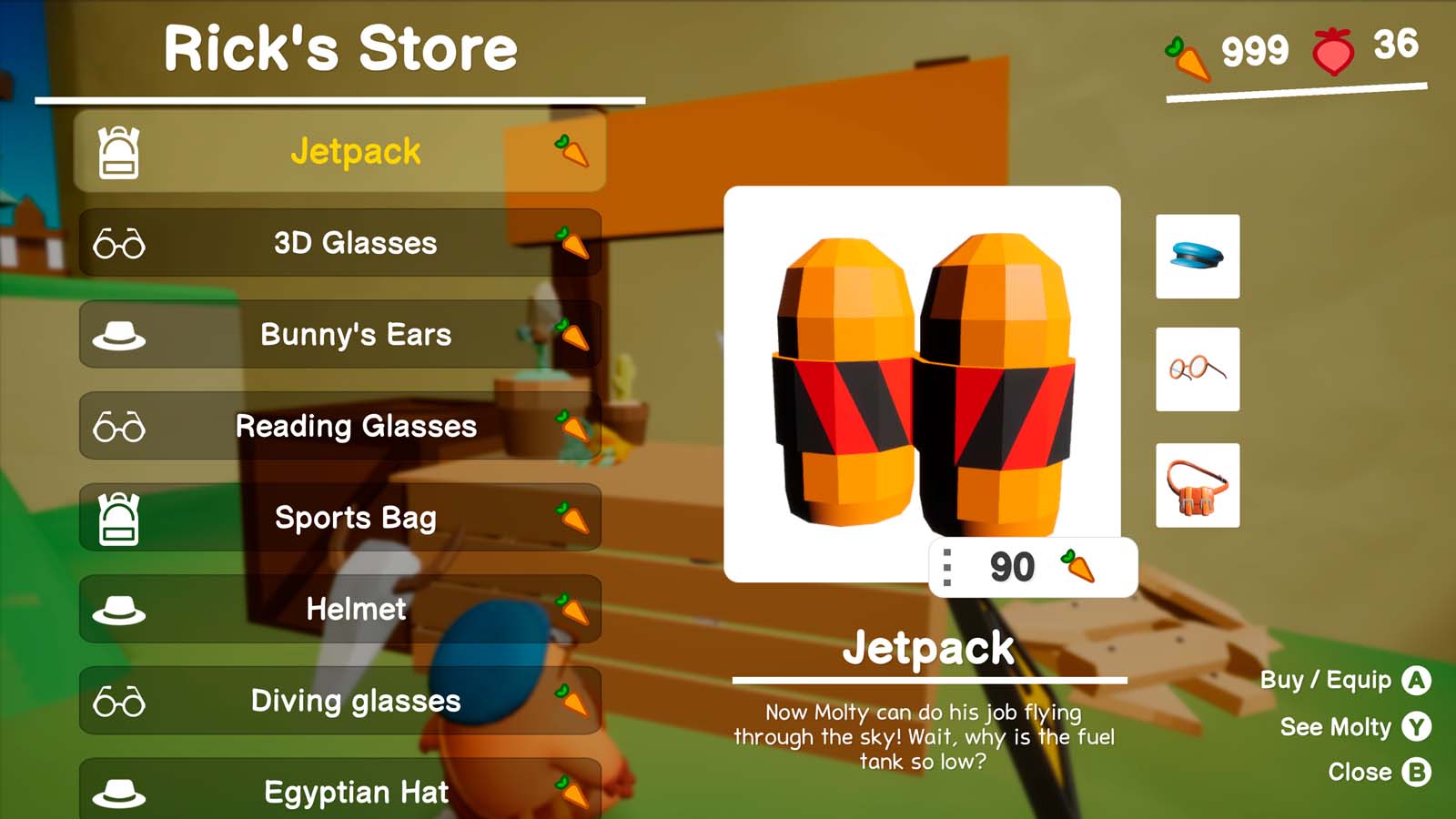The image size is (1456, 819).
Task: Select the Egyptian Hat item
Action: pyautogui.click(x=355, y=793)
